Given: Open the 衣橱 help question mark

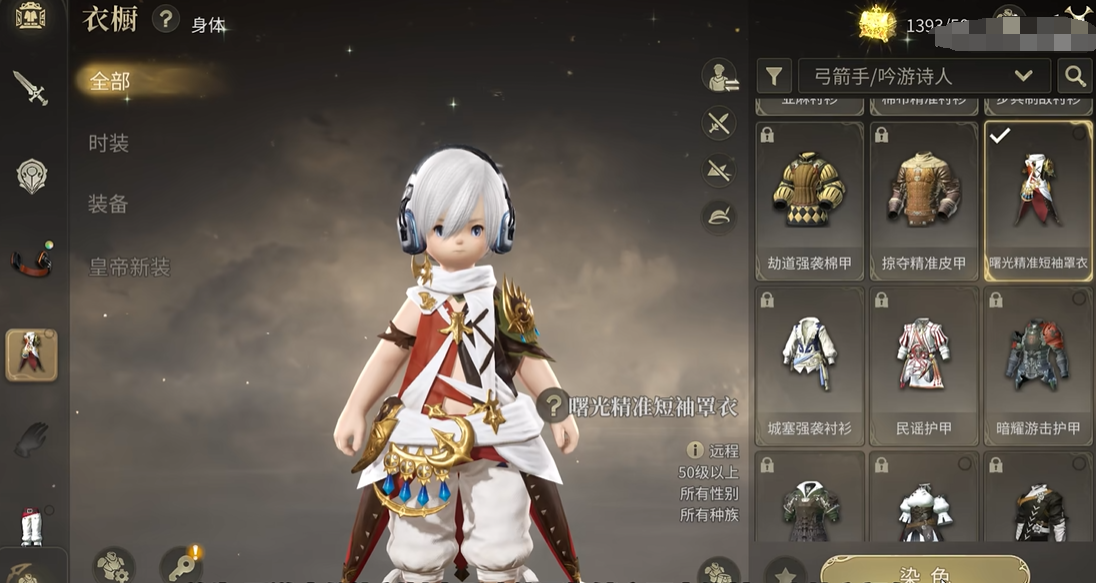Looking at the screenshot, I should 166,18.
